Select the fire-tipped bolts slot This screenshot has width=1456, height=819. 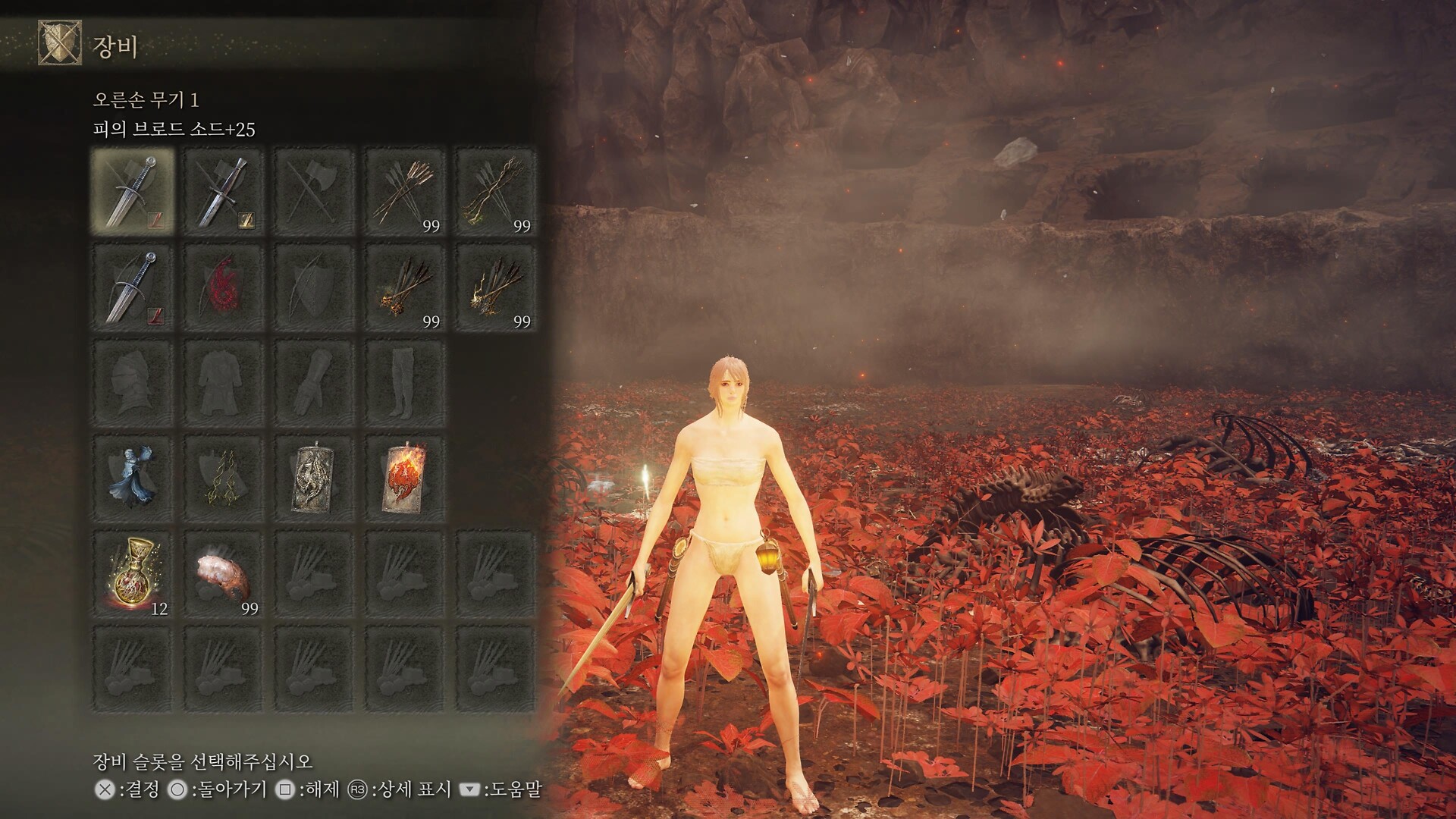point(405,288)
